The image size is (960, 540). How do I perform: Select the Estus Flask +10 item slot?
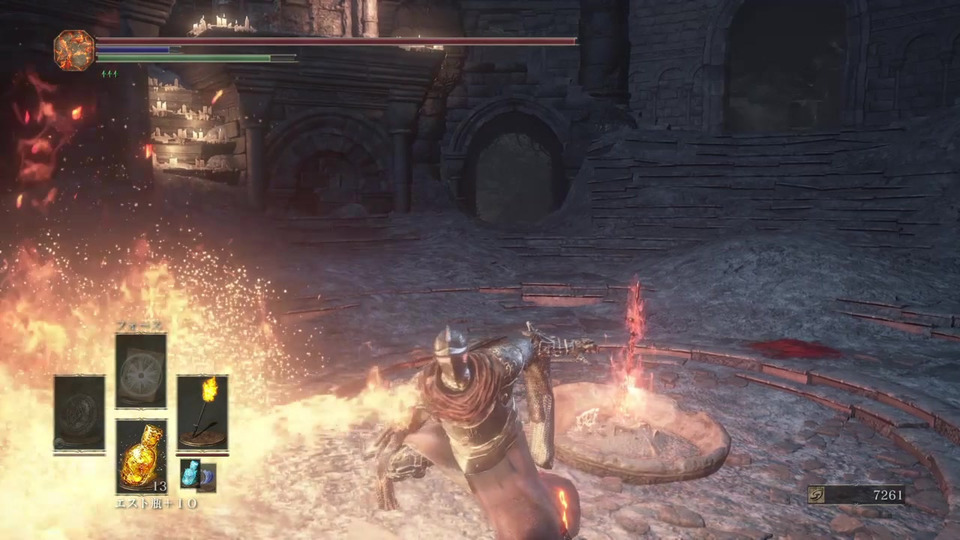(140, 456)
